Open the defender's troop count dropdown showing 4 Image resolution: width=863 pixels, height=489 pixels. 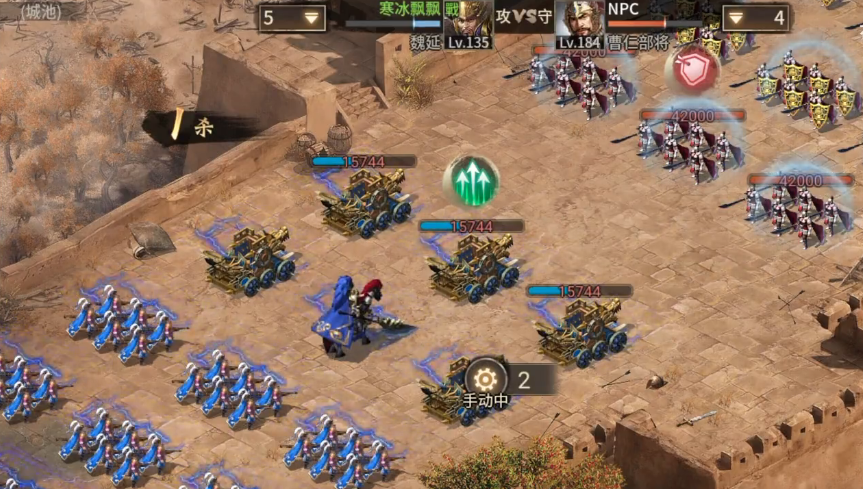[x=755, y=18]
